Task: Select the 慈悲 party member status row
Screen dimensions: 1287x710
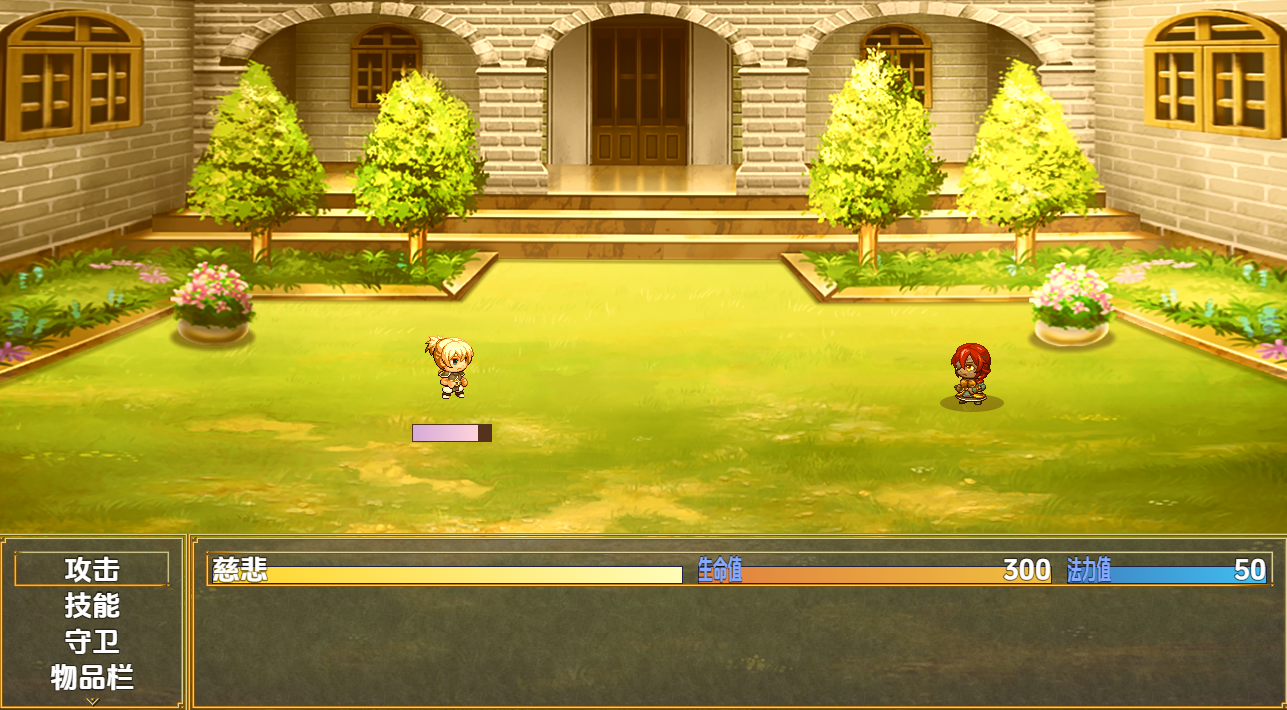Action: click(739, 569)
